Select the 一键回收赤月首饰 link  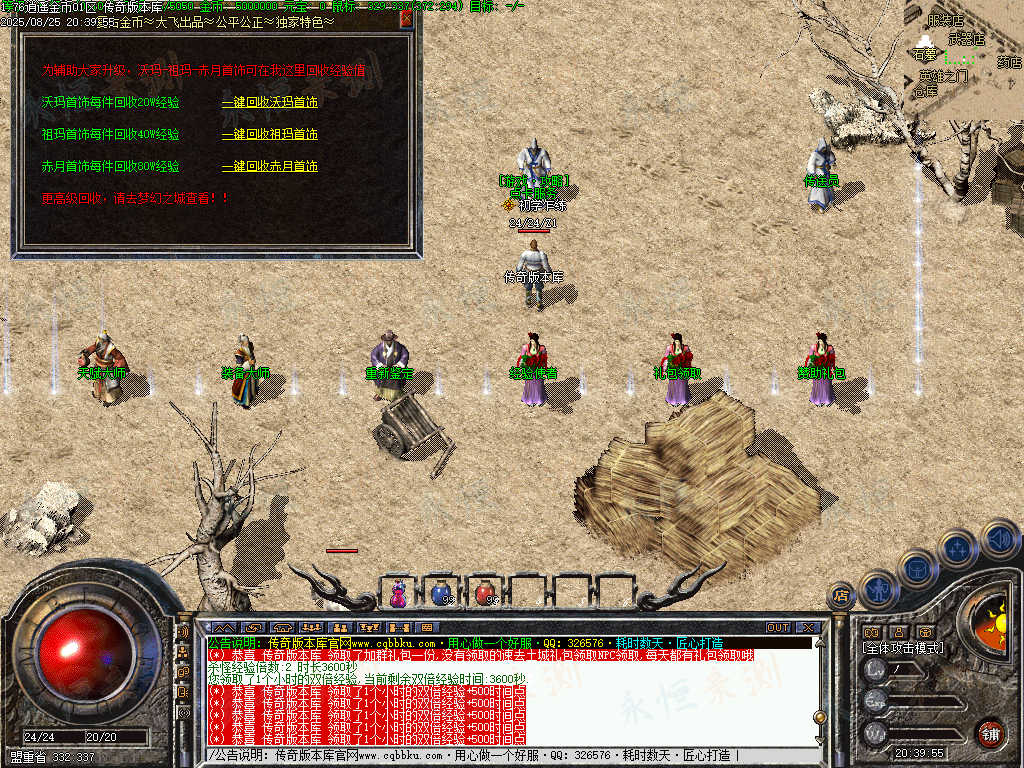[269, 166]
